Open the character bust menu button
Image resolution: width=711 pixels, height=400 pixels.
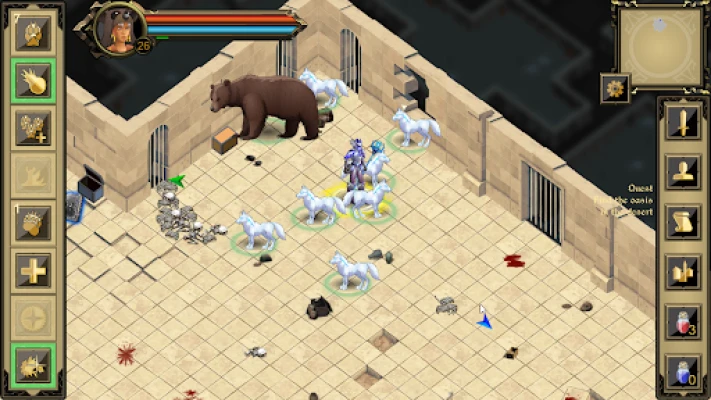684,172
